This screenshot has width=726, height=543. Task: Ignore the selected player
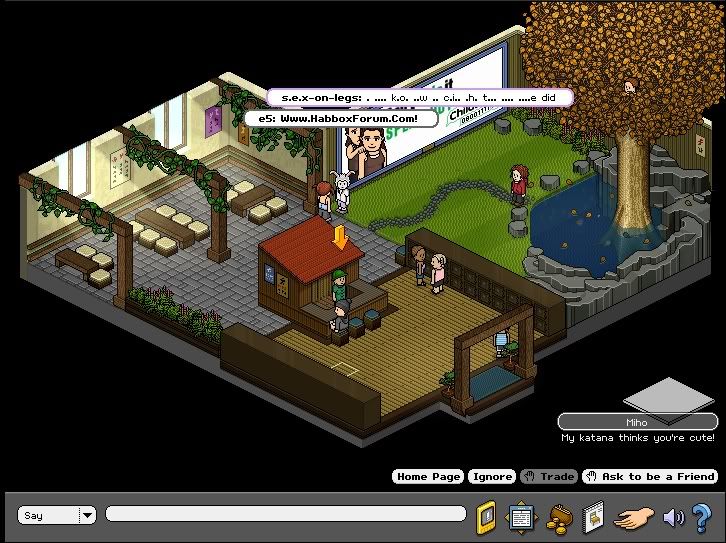(x=492, y=477)
